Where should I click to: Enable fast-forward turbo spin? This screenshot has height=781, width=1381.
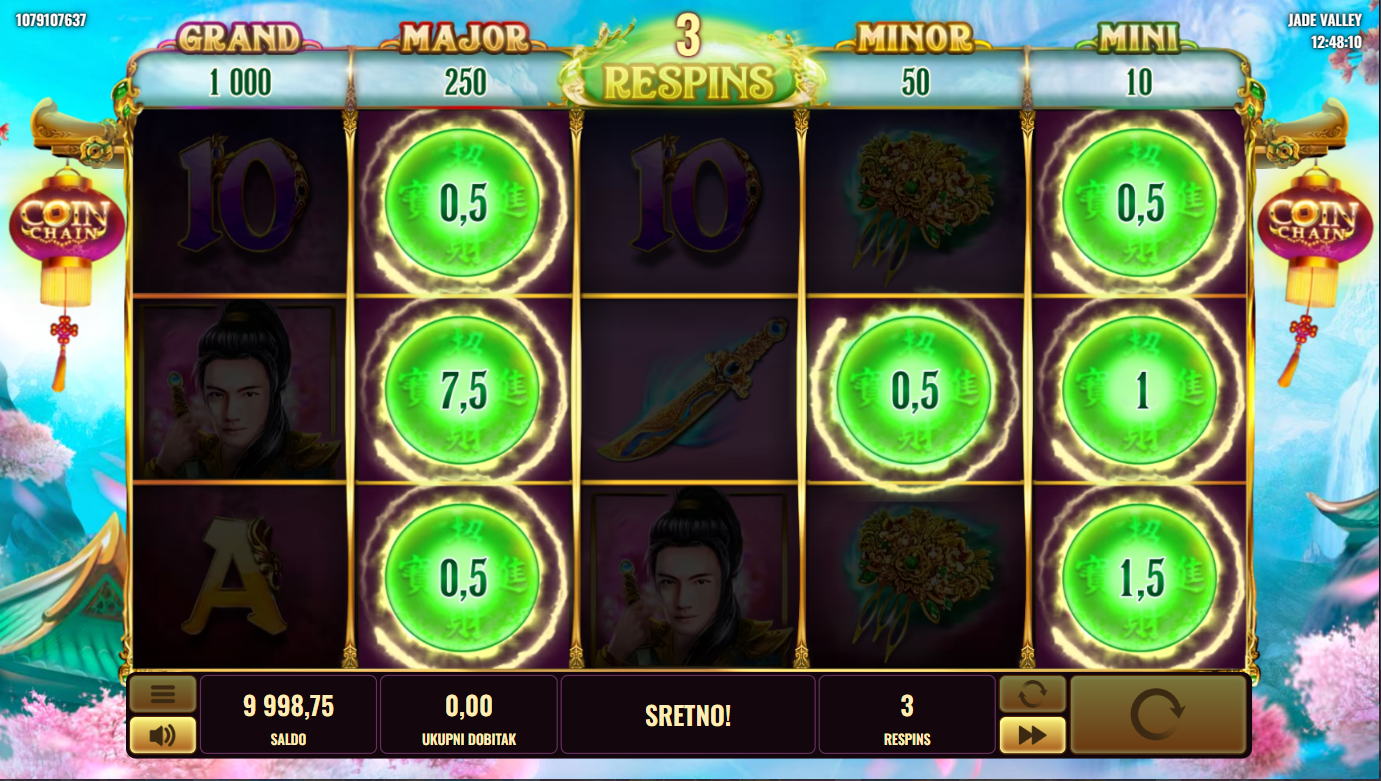(x=1032, y=736)
